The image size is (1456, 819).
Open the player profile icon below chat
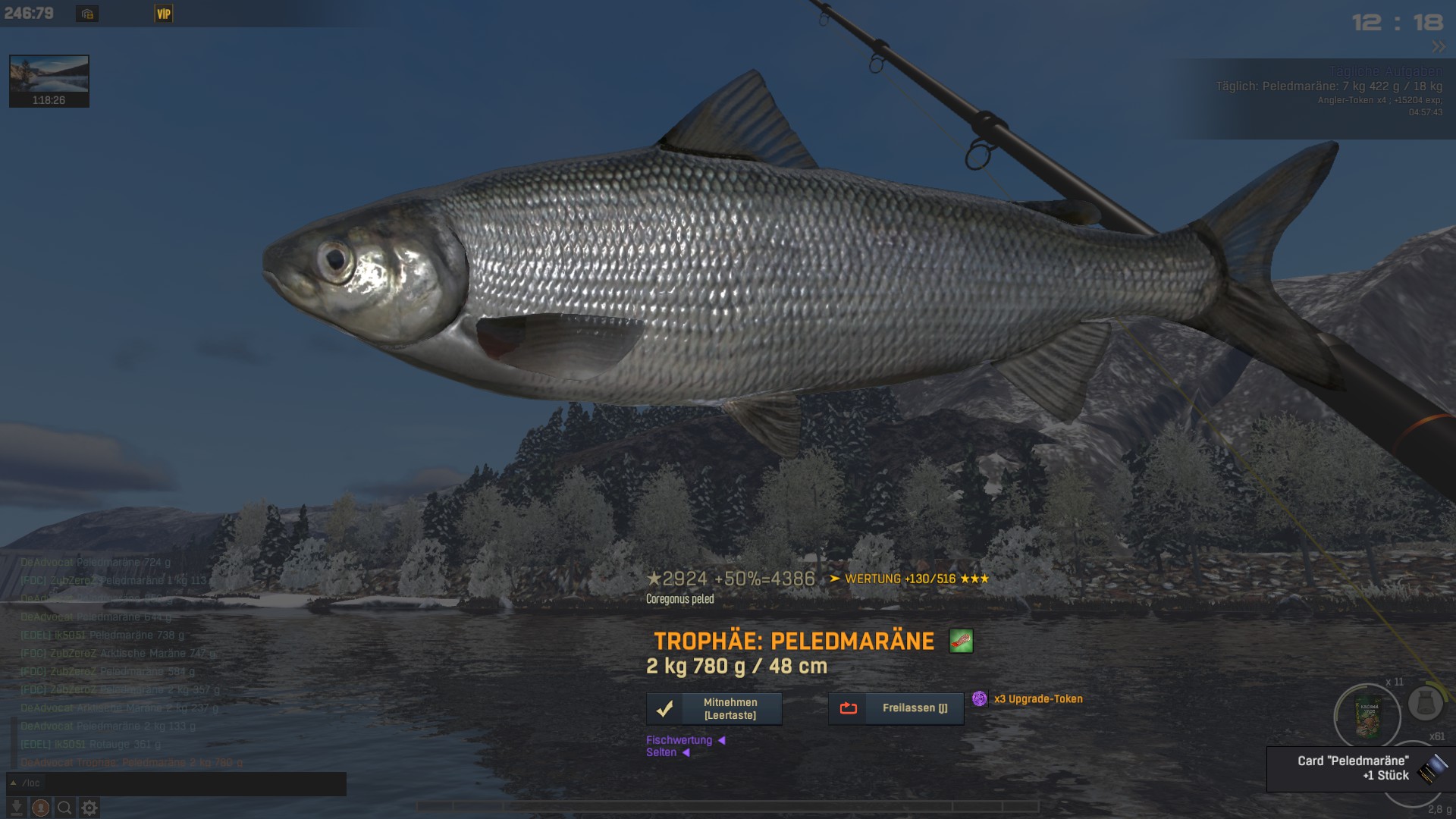pyautogui.click(x=41, y=808)
